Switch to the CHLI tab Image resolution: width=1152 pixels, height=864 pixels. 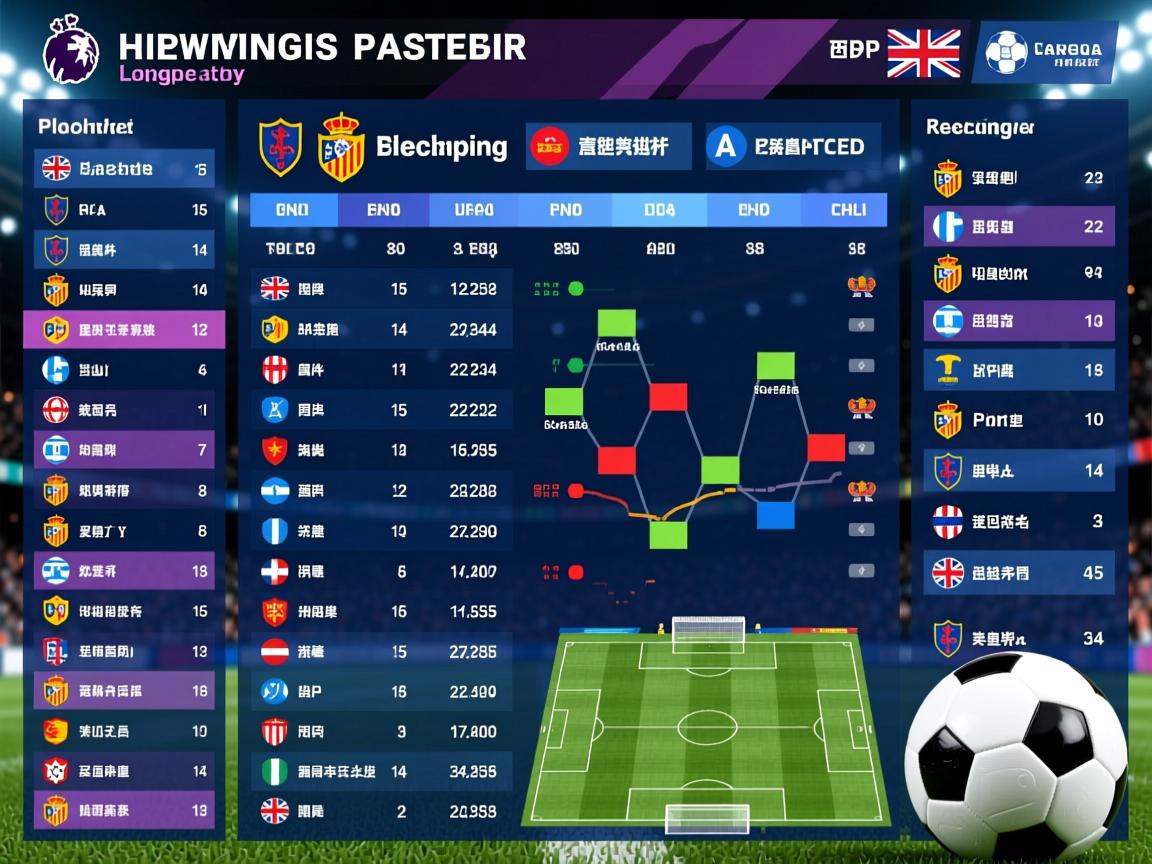[846, 210]
